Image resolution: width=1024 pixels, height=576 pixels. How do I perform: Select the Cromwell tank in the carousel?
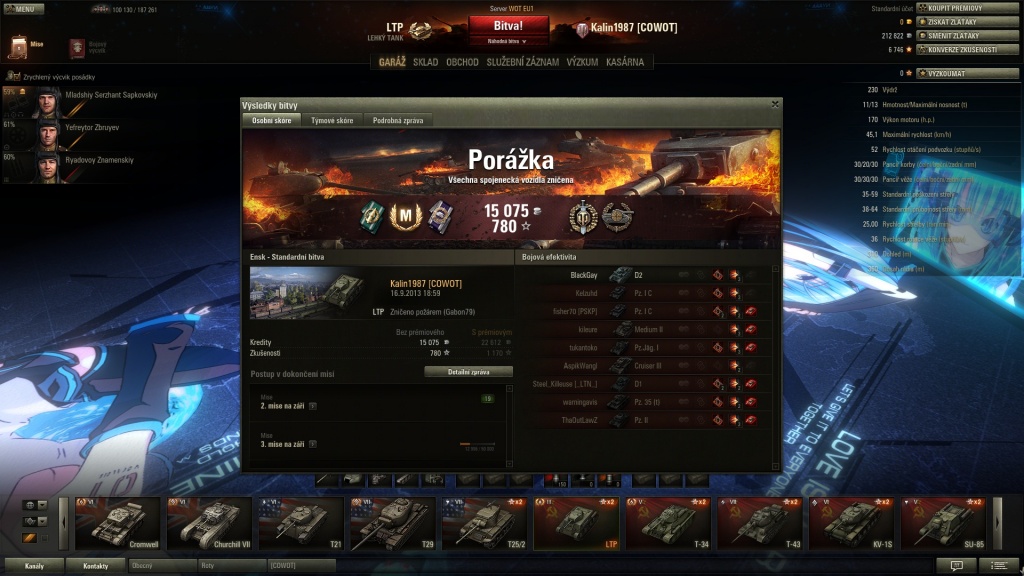tap(118, 523)
